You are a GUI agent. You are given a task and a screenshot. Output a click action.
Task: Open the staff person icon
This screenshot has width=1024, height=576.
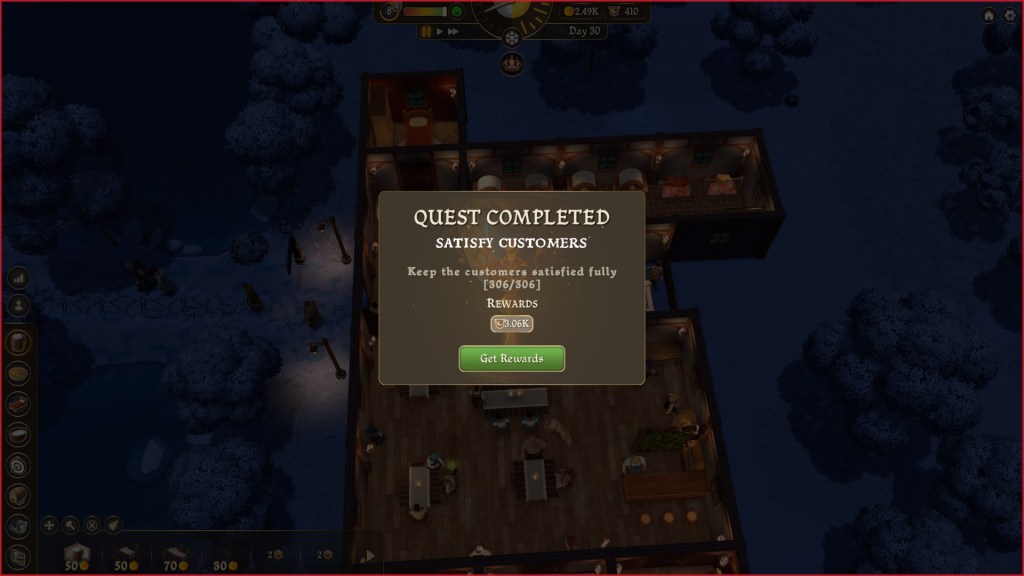coord(18,306)
